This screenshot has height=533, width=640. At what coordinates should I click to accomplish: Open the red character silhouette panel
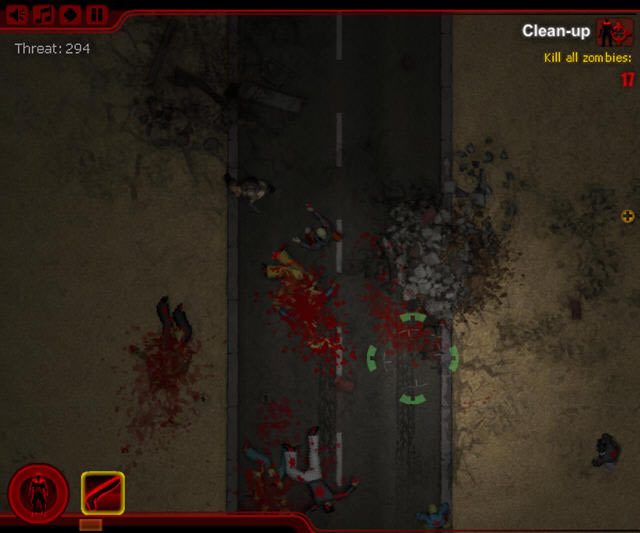tap(38, 493)
